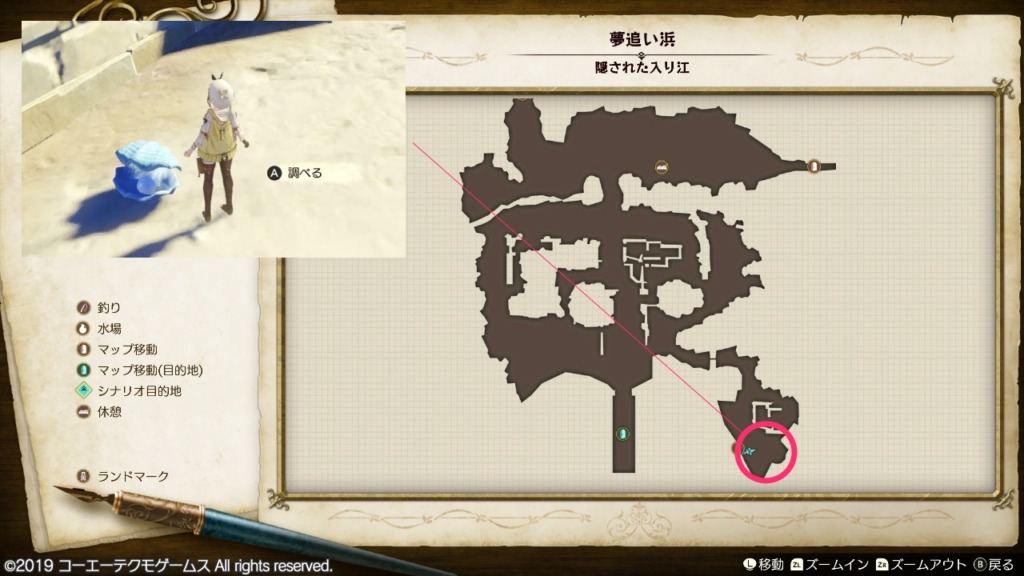This screenshot has width=1024, height=576.
Task: Click the 休憩 rest legend entry
Action: tap(100, 412)
